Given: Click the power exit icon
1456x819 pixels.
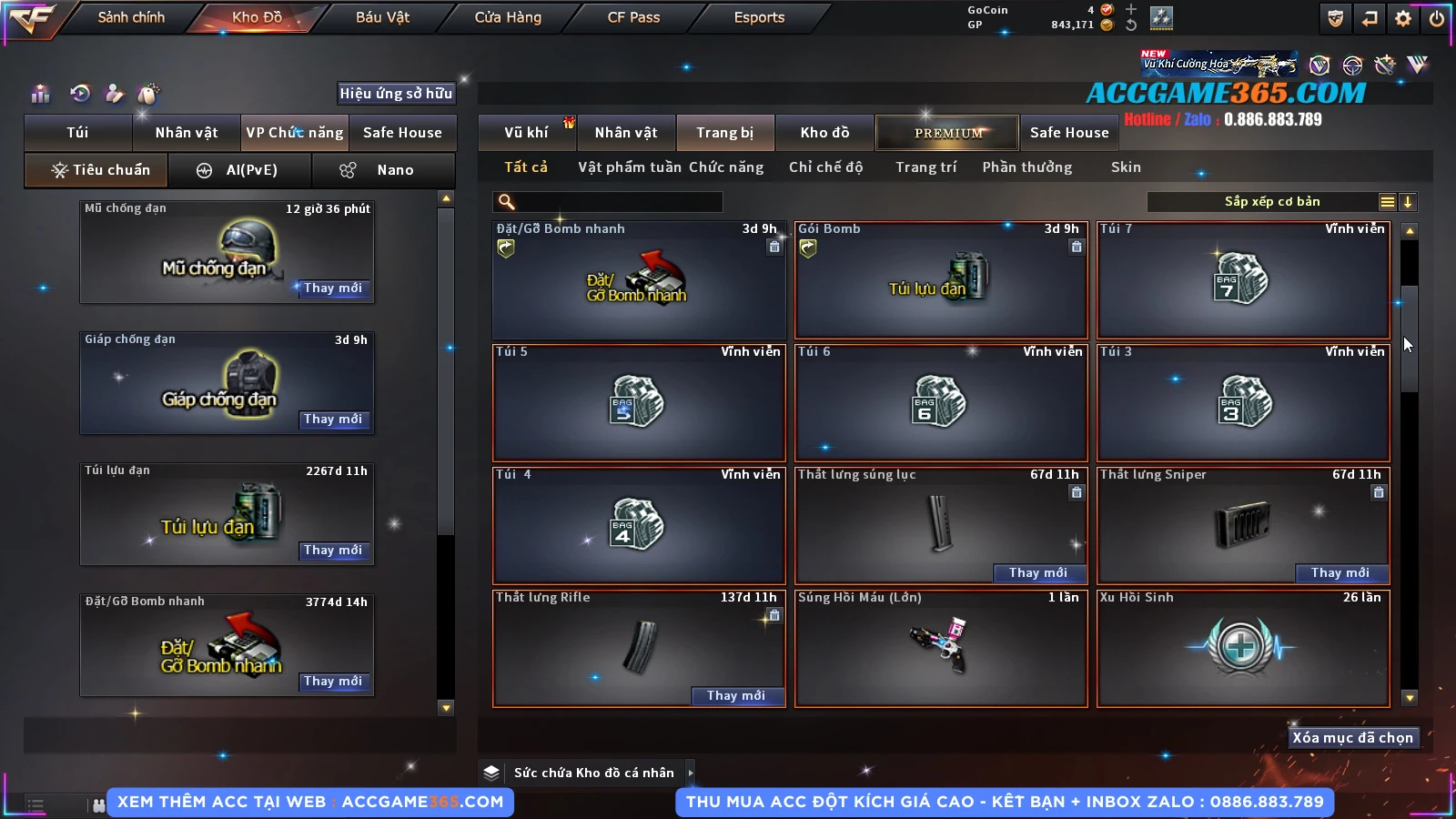Looking at the screenshot, I should [1437, 18].
